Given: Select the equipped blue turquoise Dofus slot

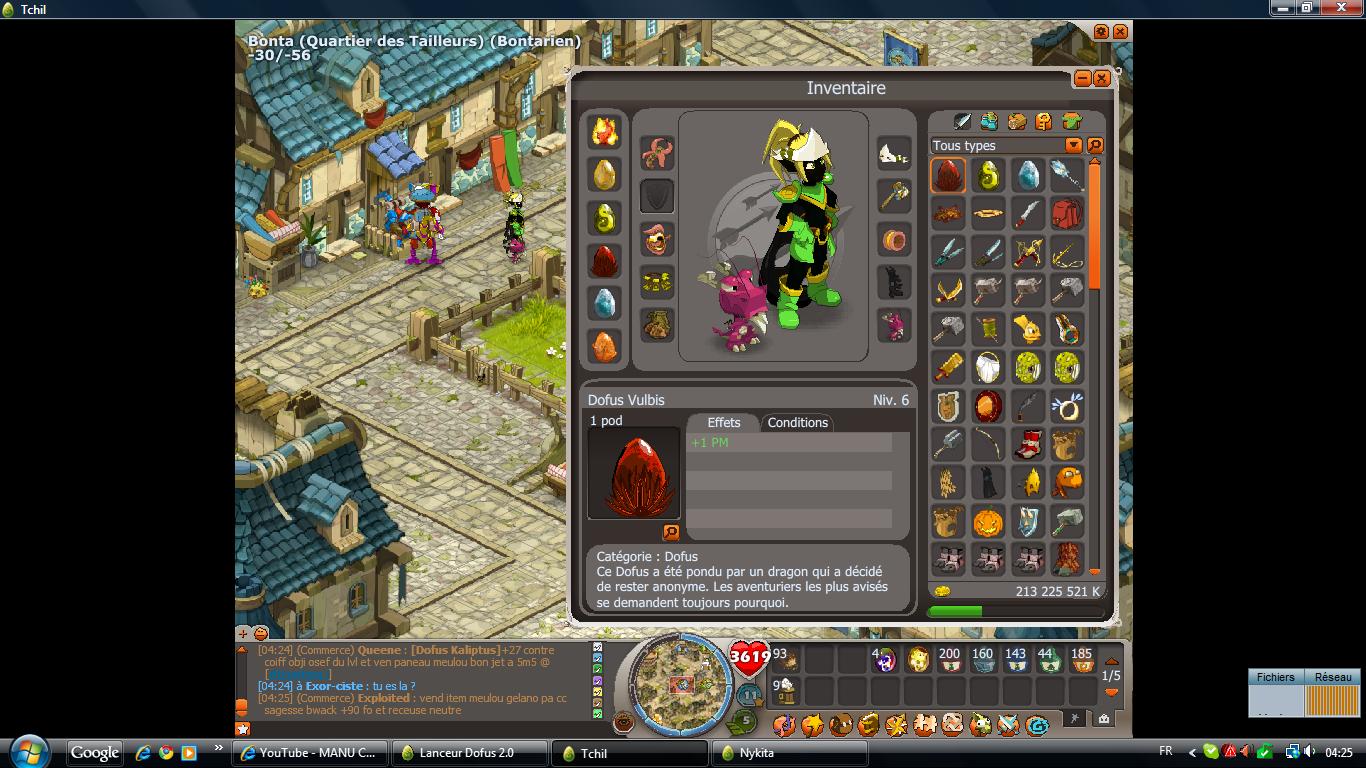Looking at the screenshot, I should click(604, 303).
